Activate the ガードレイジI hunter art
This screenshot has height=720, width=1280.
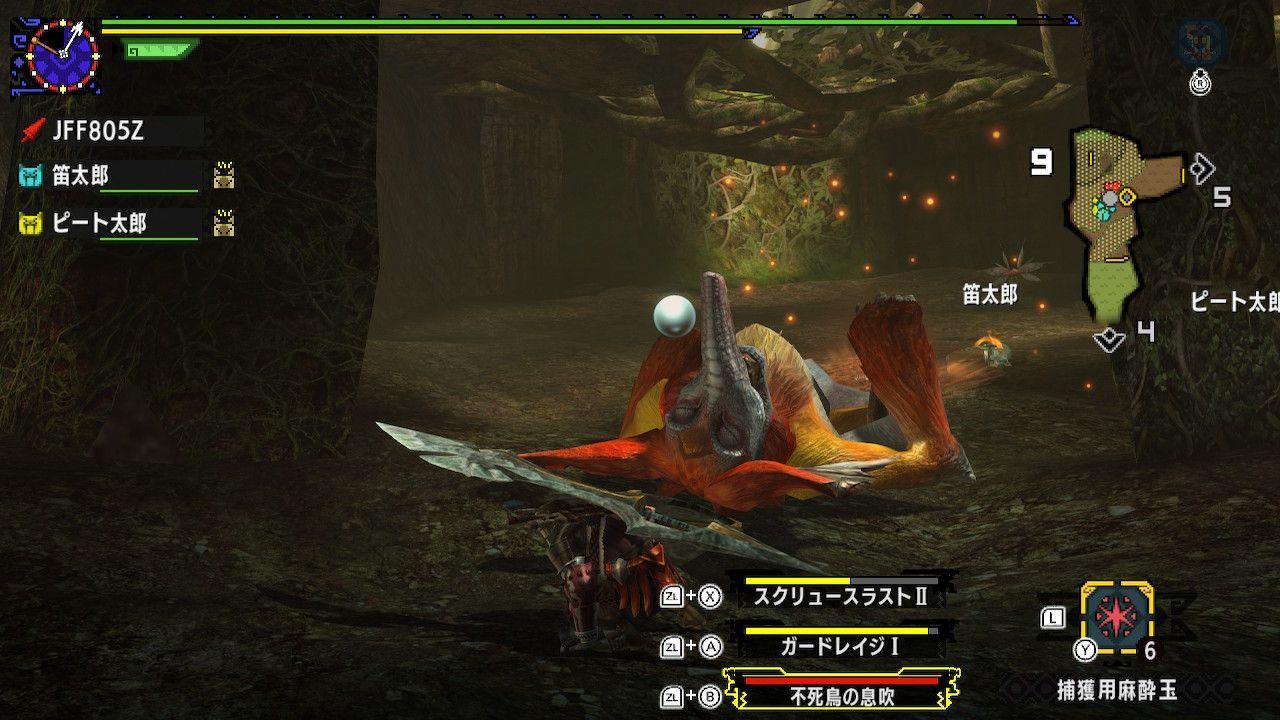coord(840,646)
